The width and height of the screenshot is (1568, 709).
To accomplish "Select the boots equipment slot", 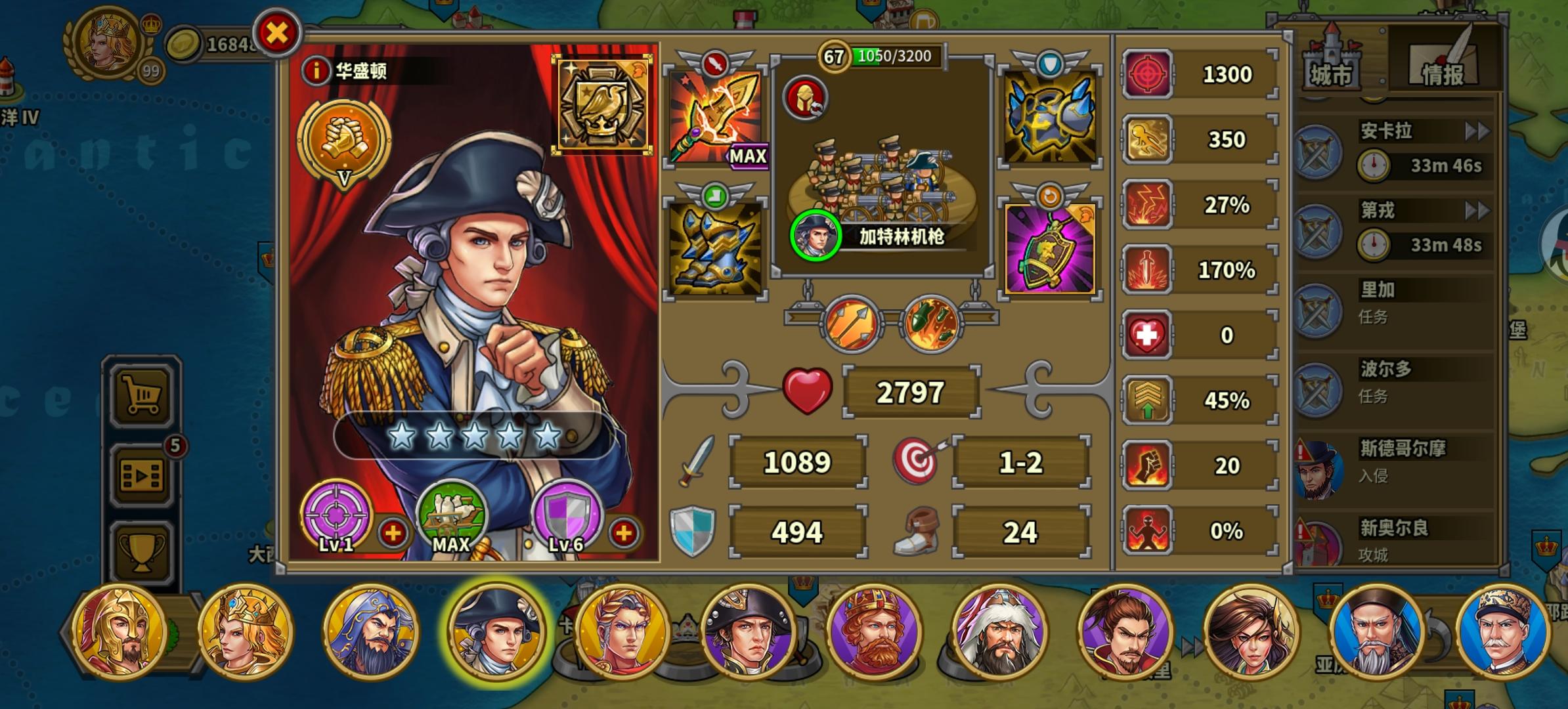I will point(716,249).
